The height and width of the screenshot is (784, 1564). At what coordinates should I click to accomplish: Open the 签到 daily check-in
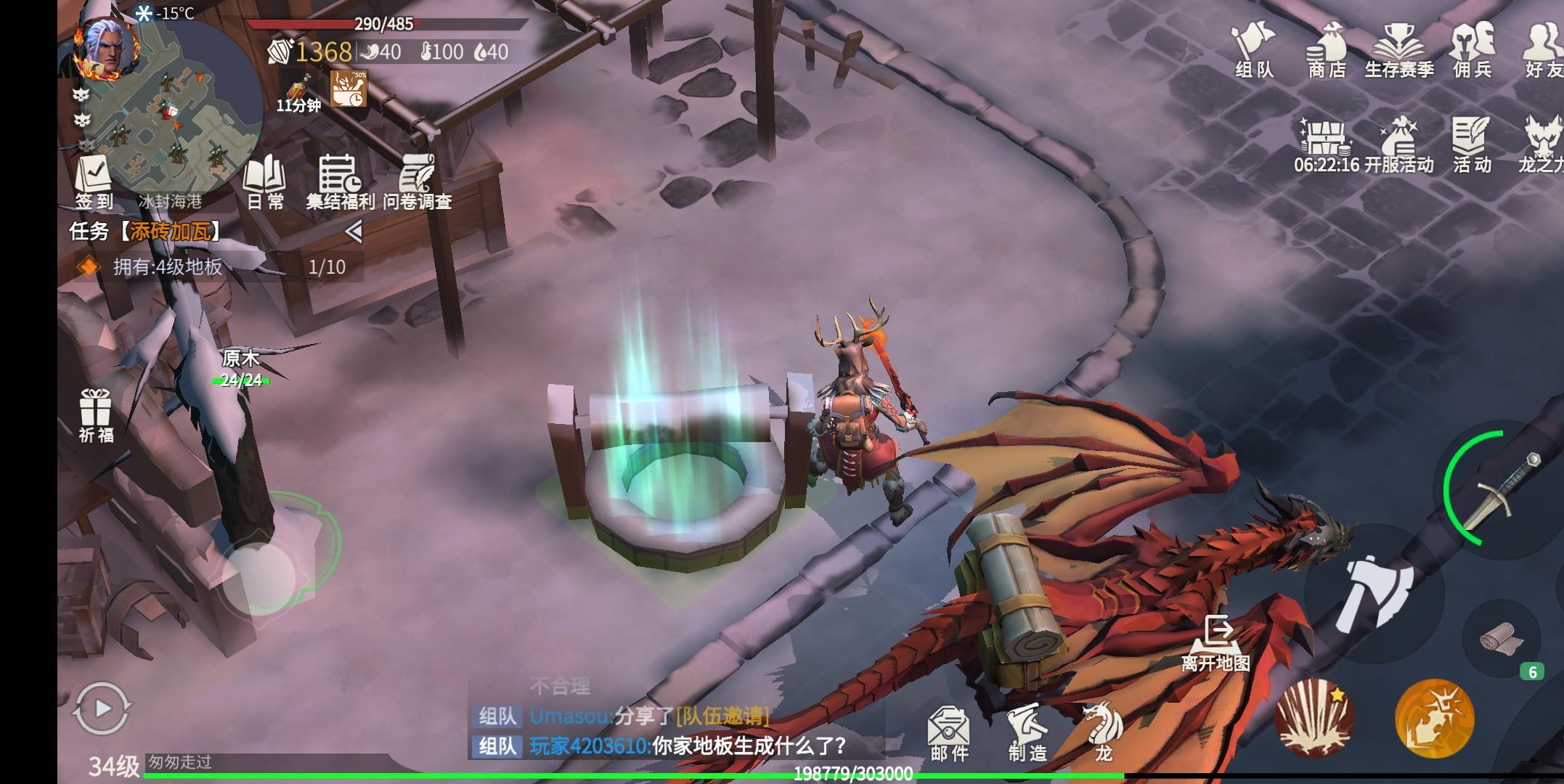(94, 181)
